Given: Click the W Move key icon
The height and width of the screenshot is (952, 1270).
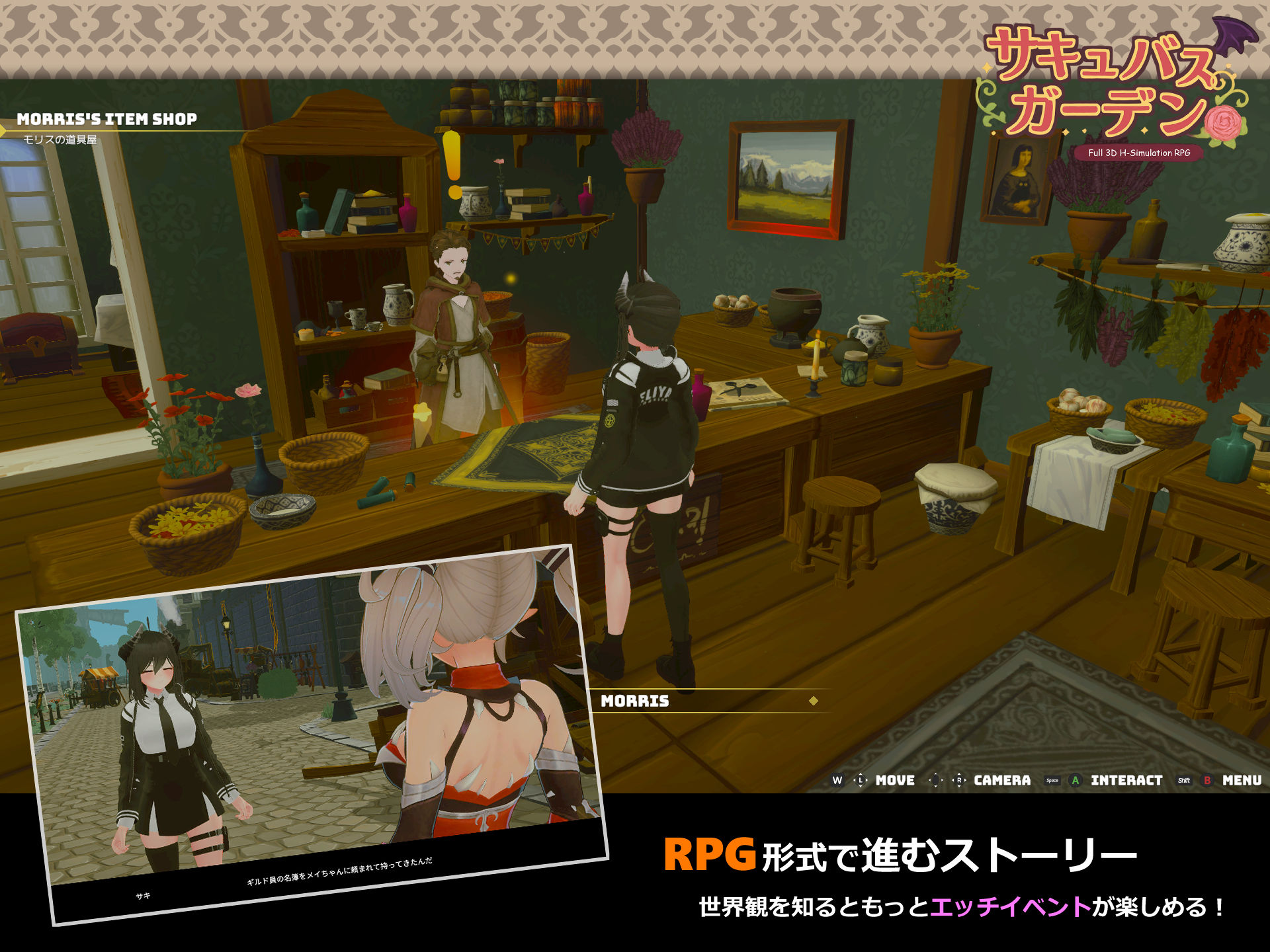Looking at the screenshot, I should pyautogui.click(x=837, y=781).
